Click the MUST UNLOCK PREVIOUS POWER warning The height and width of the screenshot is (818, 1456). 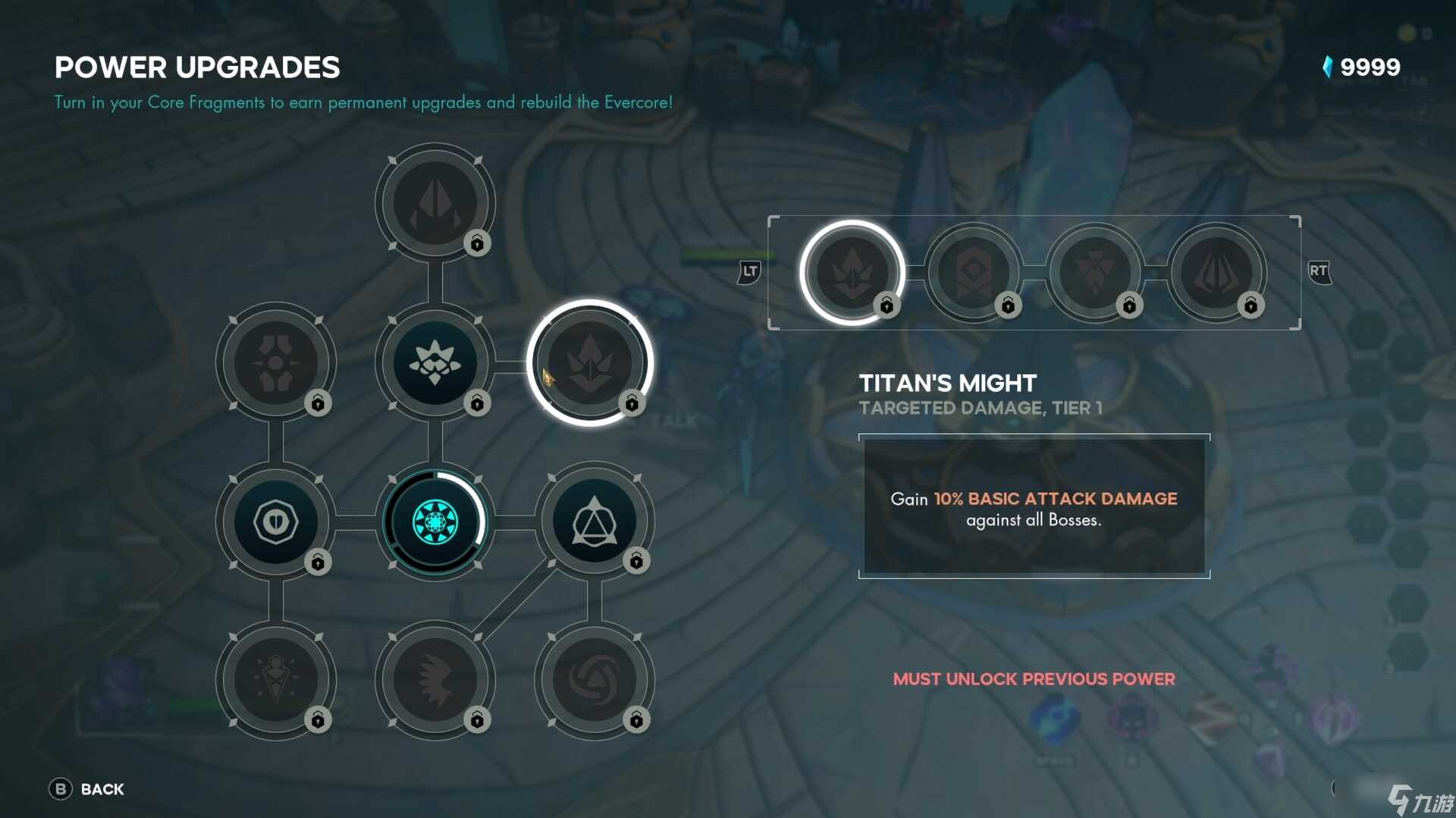pyautogui.click(x=1034, y=679)
